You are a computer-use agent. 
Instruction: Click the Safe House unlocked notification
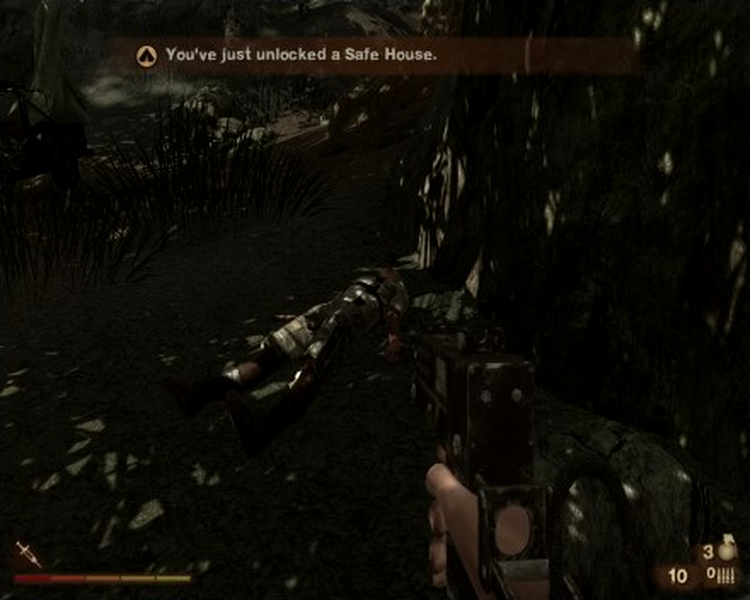[x=301, y=56]
